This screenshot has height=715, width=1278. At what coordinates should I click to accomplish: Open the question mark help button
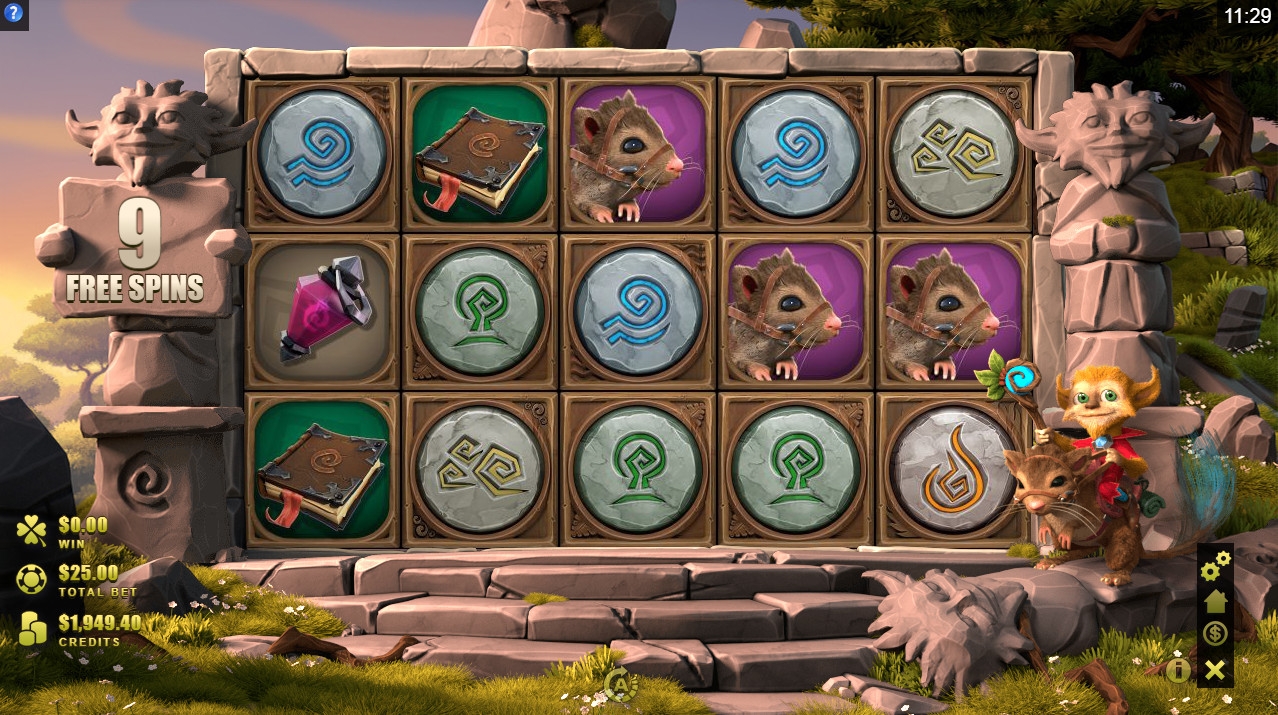pyautogui.click(x=14, y=14)
